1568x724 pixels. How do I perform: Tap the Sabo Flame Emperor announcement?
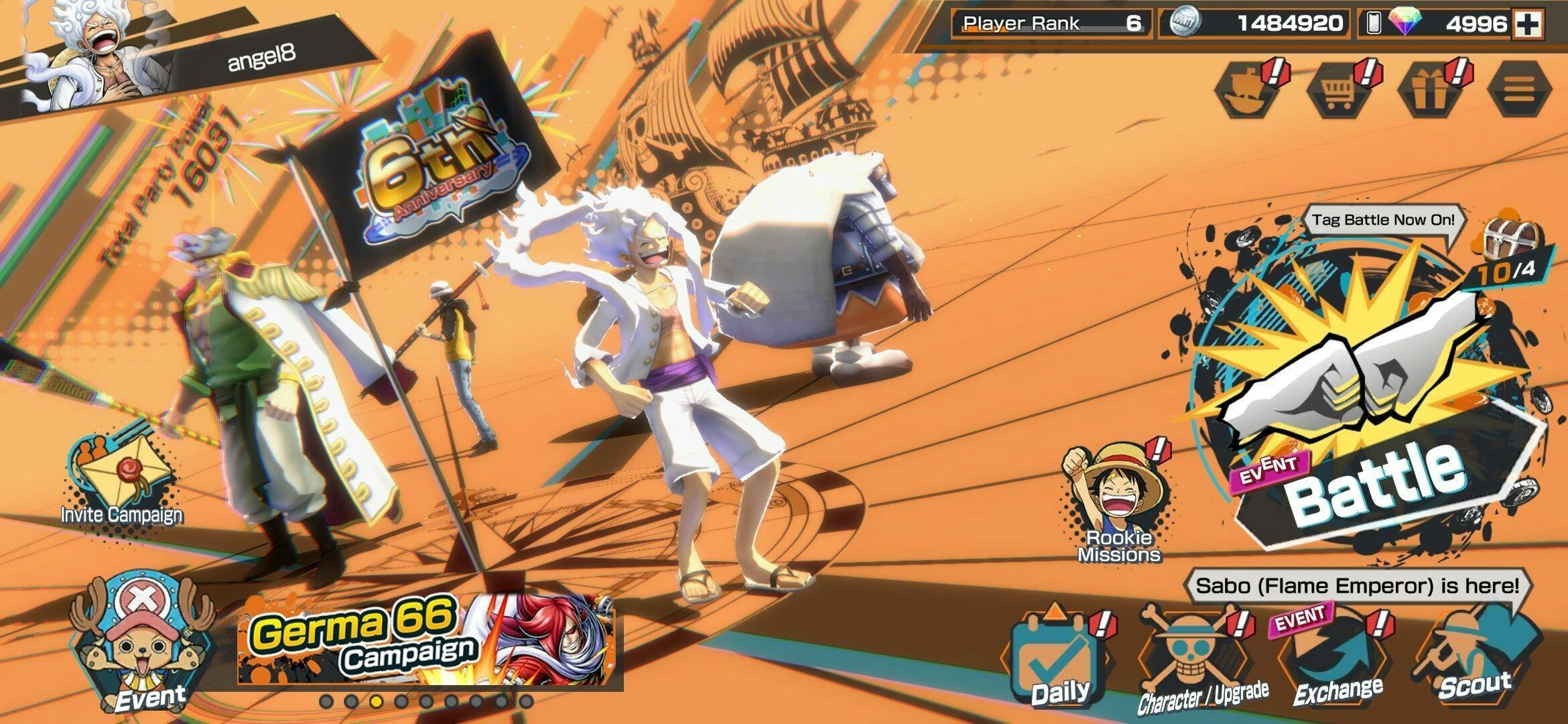point(1357,587)
